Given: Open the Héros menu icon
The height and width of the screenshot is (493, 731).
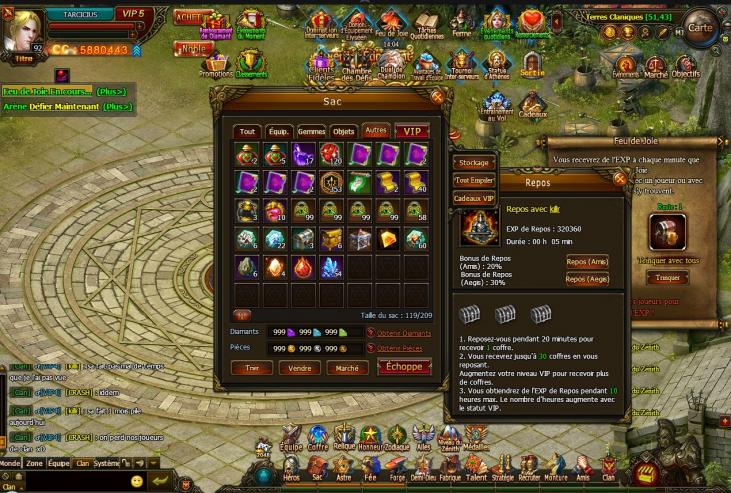Looking at the screenshot, I should point(290,468).
